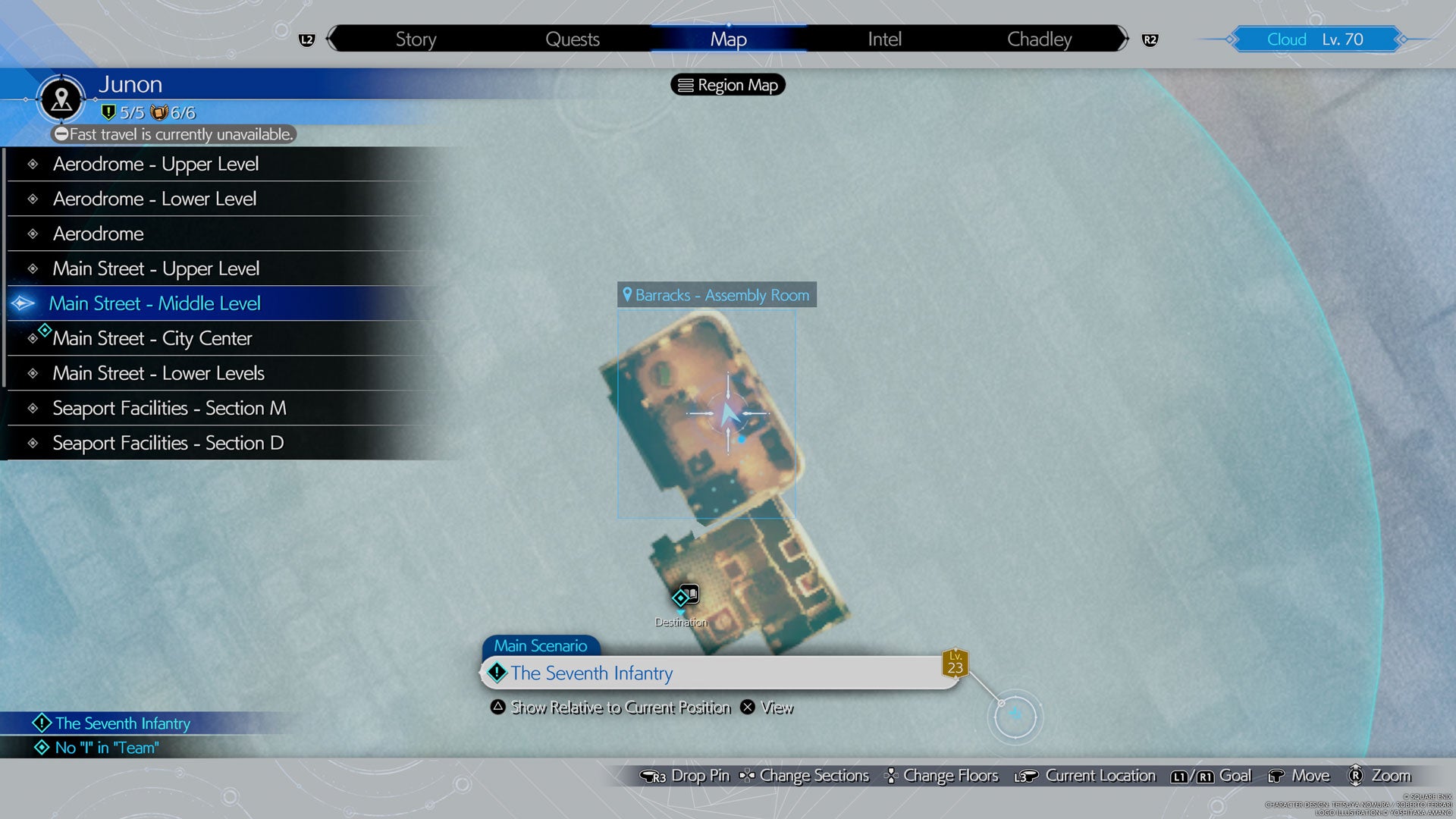Click the Destination marker on the map
This screenshot has height=819, width=1456.
pos(682,598)
